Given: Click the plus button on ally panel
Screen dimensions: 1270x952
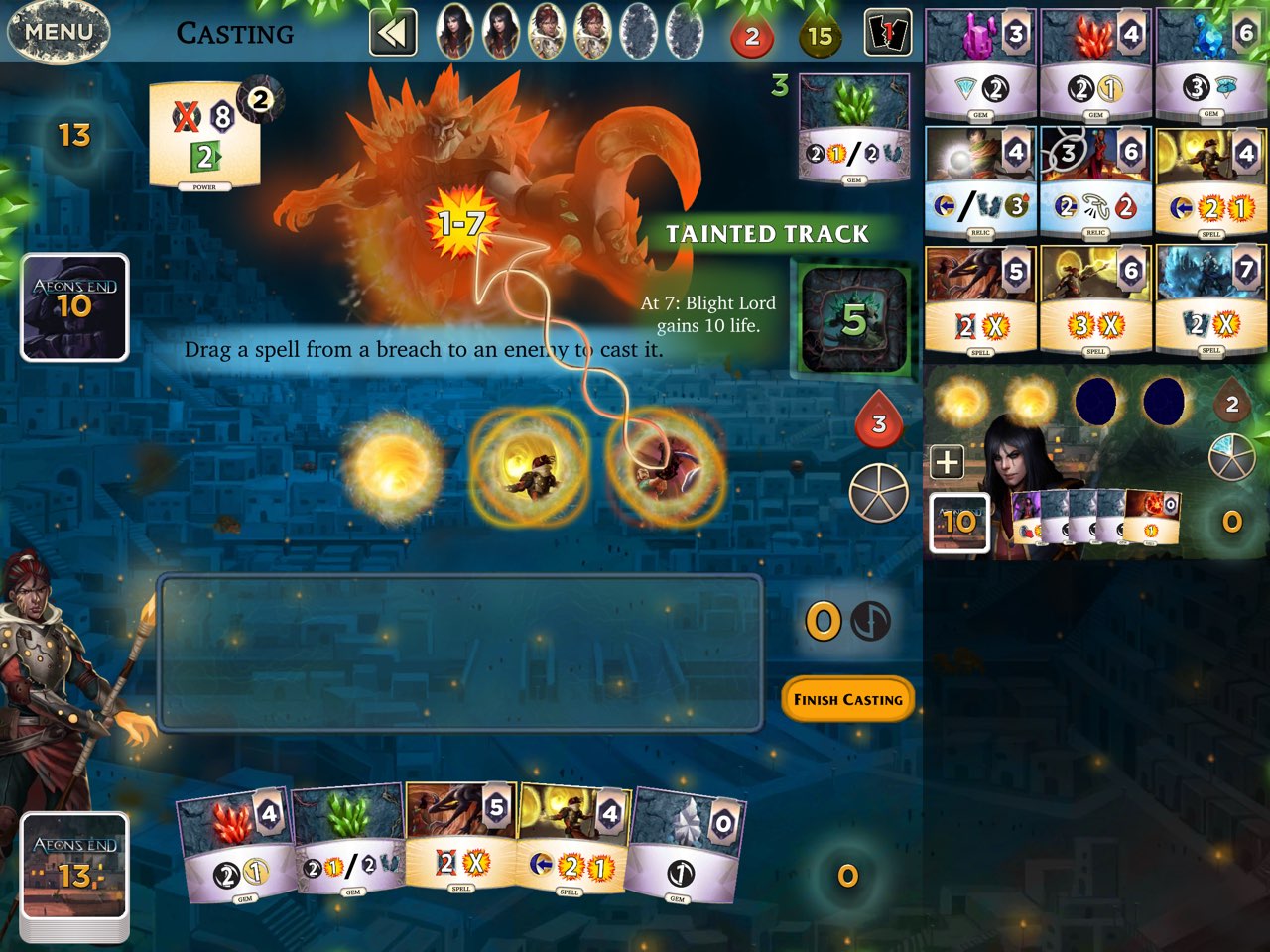Looking at the screenshot, I should pyautogui.click(x=947, y=461).
